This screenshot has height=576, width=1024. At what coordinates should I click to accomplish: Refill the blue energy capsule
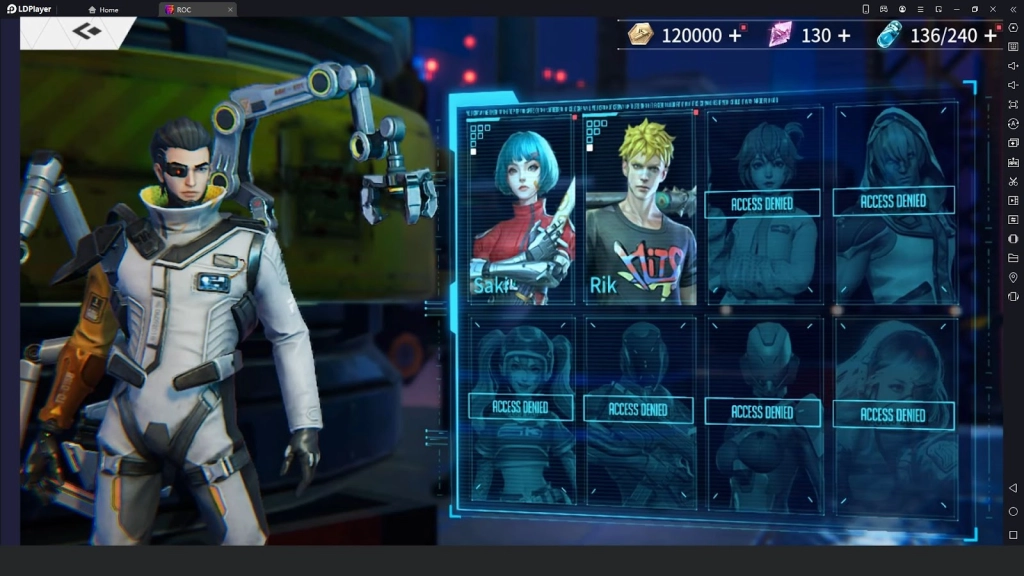[x=990, y=36]
